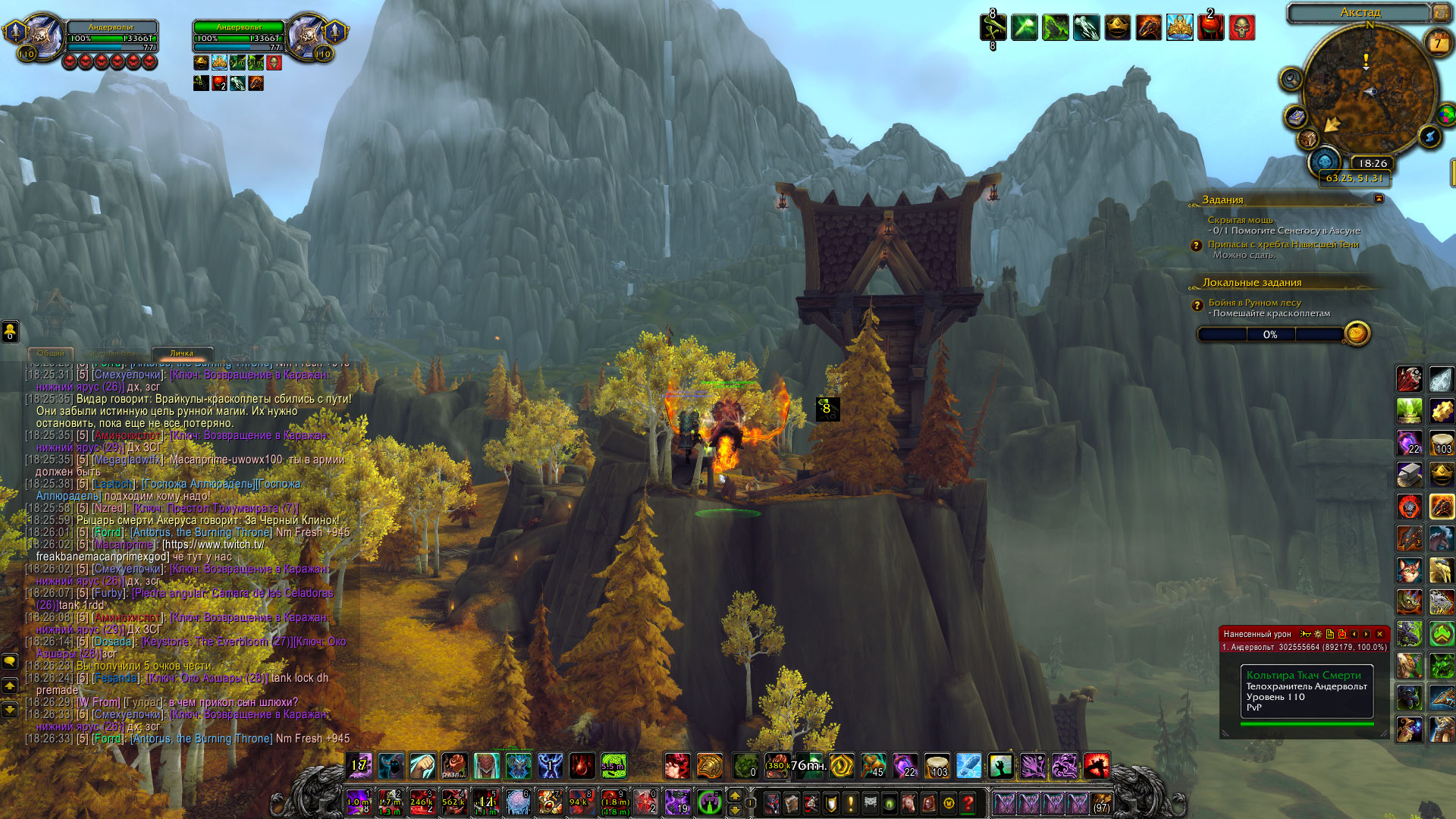The width and height of the screenshot is (1456, 819).
Task: Select the quest Скрытая мощь
Action: coord(1240,220)
